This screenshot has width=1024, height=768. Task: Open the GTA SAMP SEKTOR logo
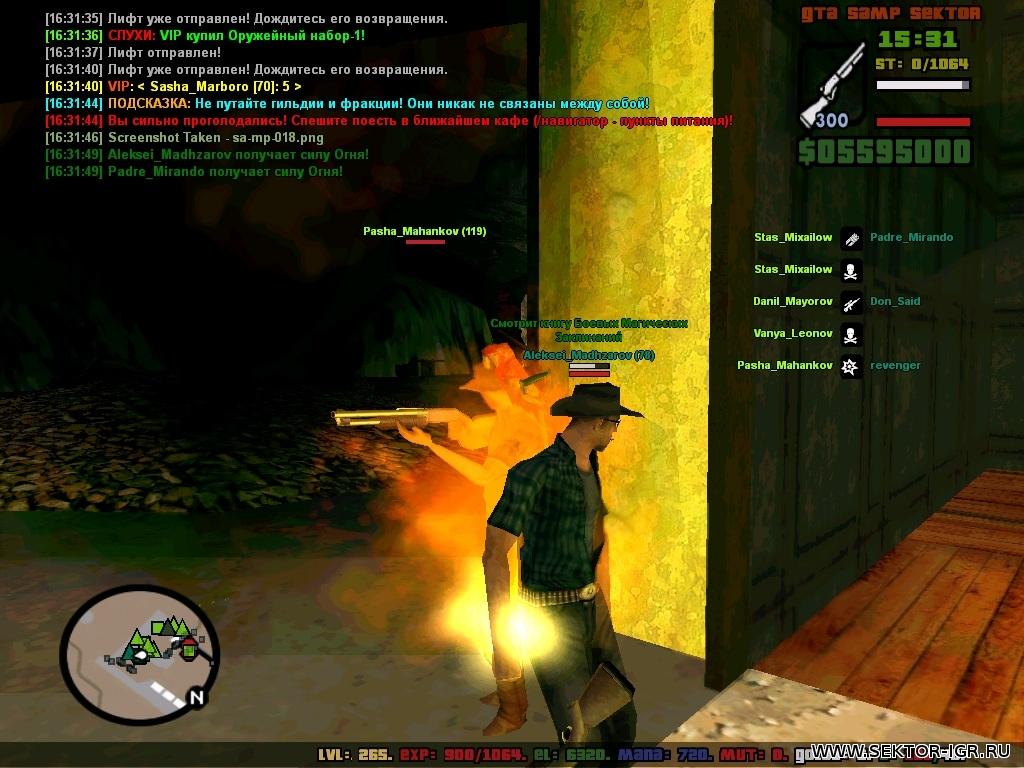click(x=890, y=14)
